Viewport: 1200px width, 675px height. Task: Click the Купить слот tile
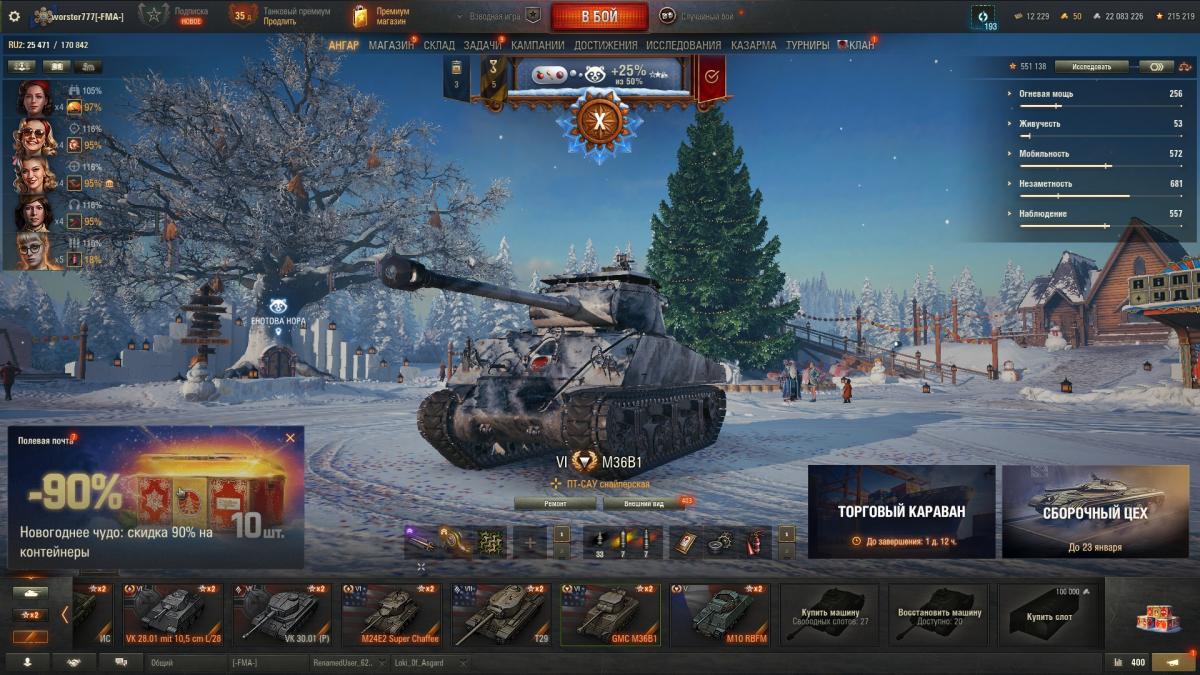coord(1048,615)
